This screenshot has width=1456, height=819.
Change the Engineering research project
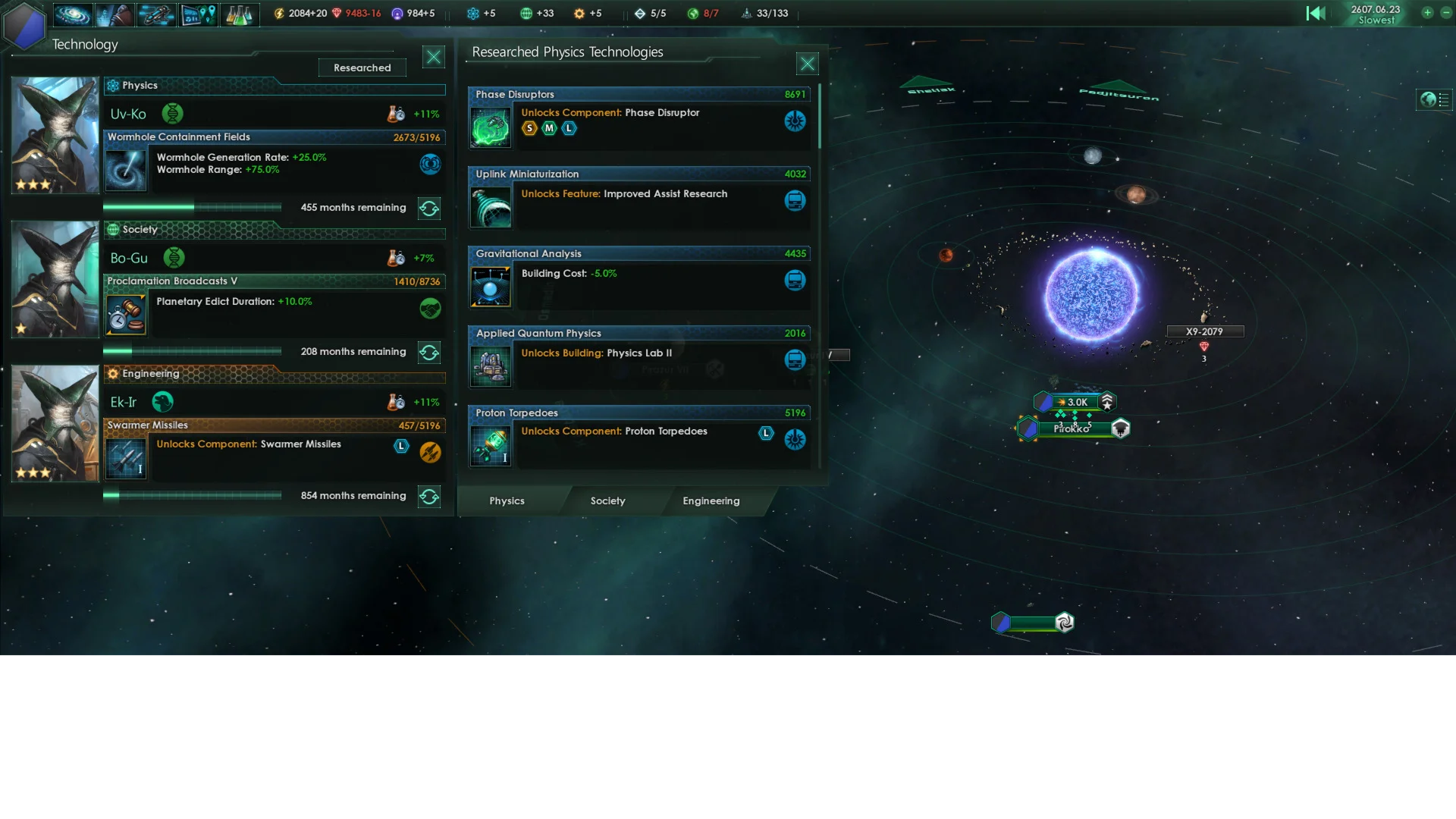coord(429,496)
